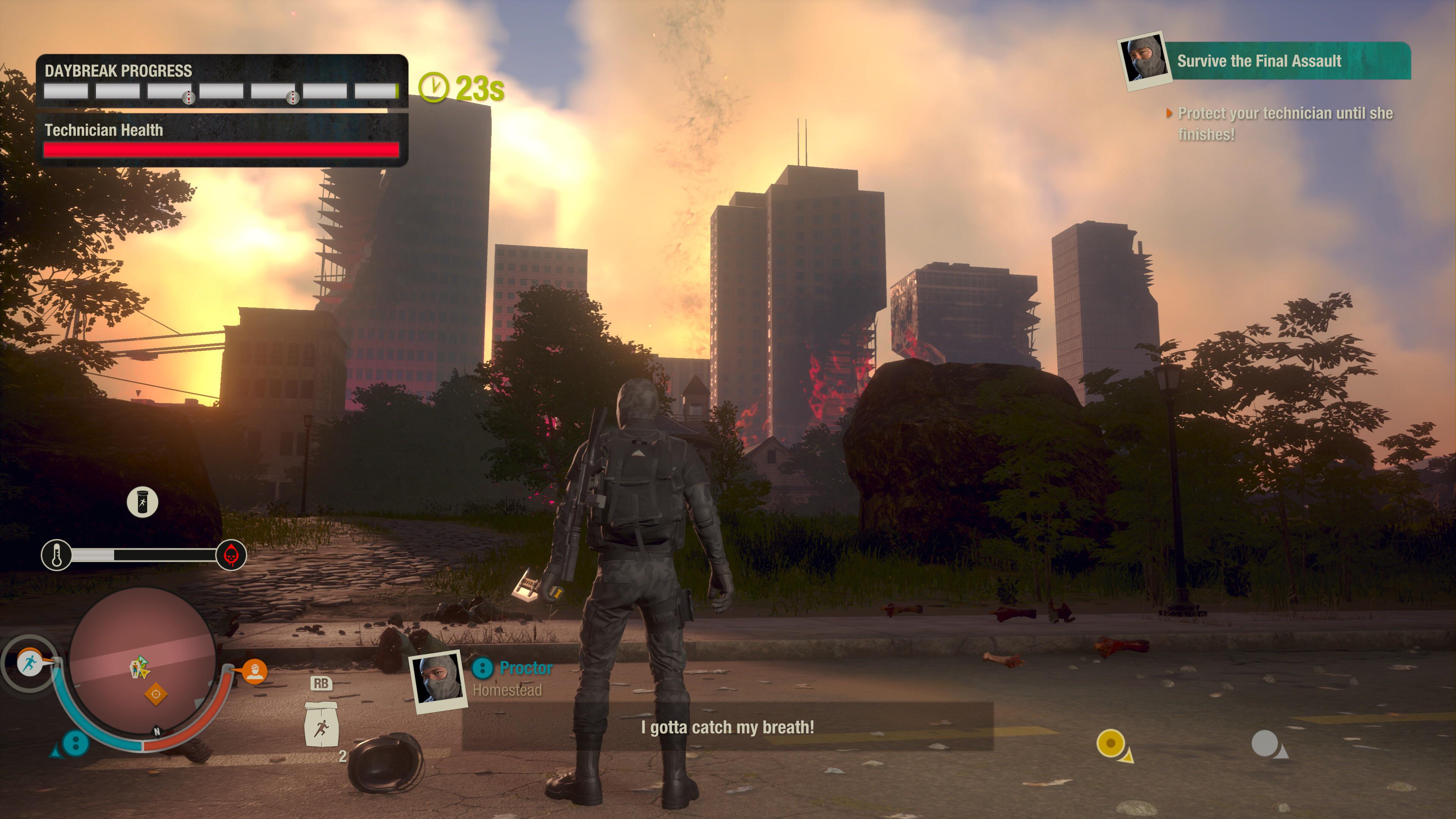Use the stamina snack bag item slot
This screenshot has width=1456, height=819.
click(321, 725)
